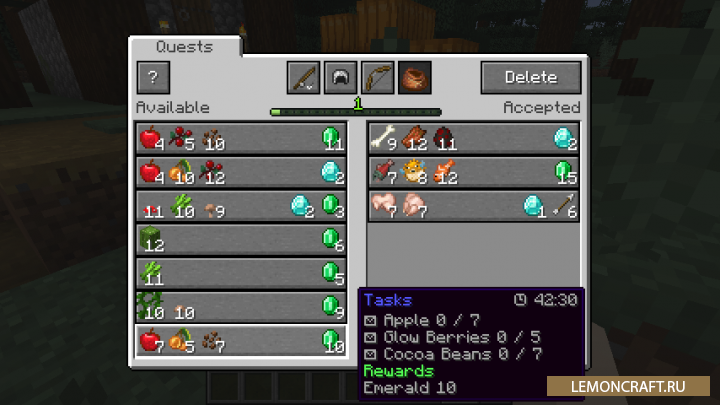Open the bundle pouch category
The height and width of the screenshot is (405, 720).
(414, 77)
